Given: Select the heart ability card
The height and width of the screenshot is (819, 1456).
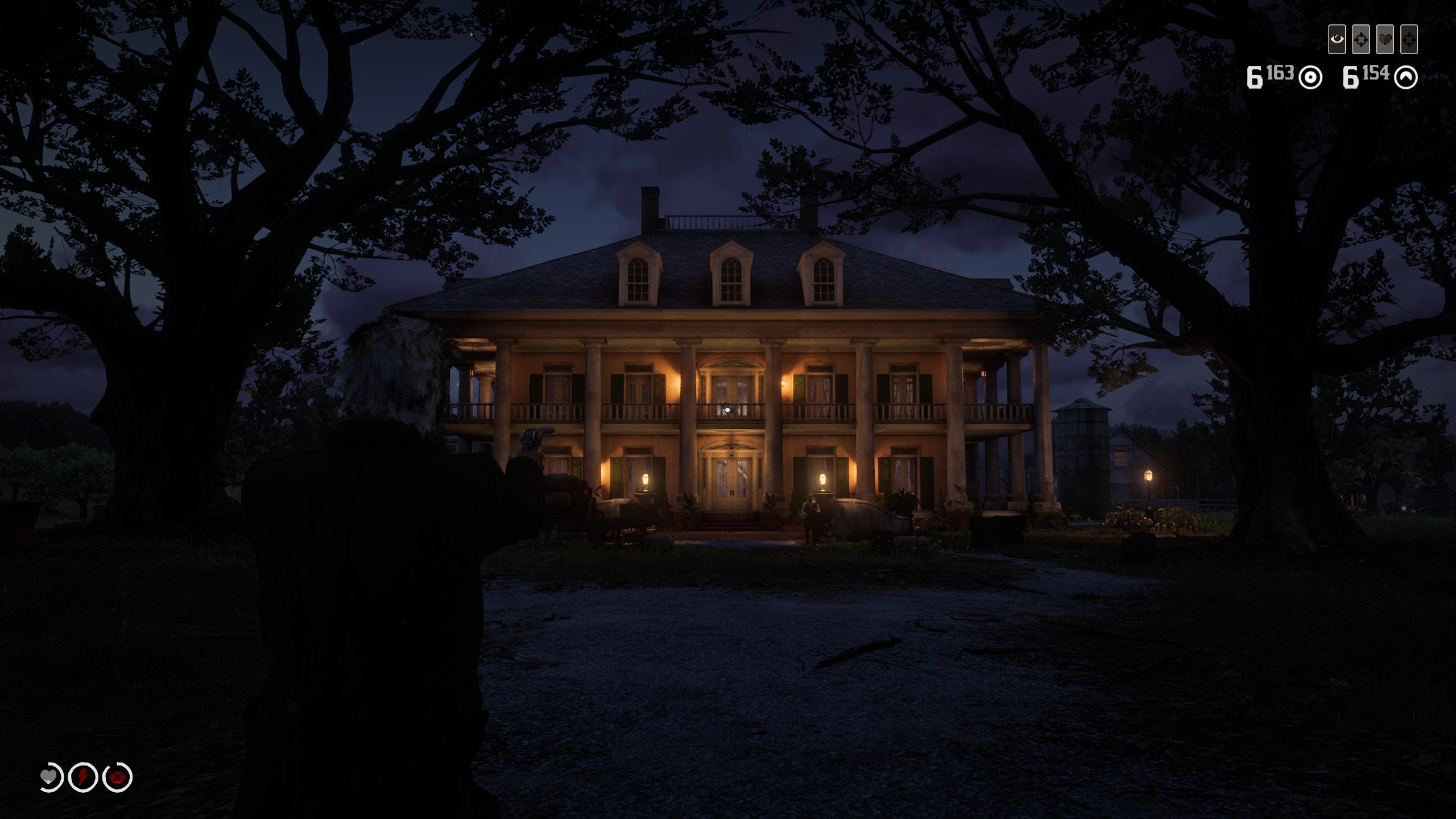Looking at the screenshot, I should coord(1384,40).
